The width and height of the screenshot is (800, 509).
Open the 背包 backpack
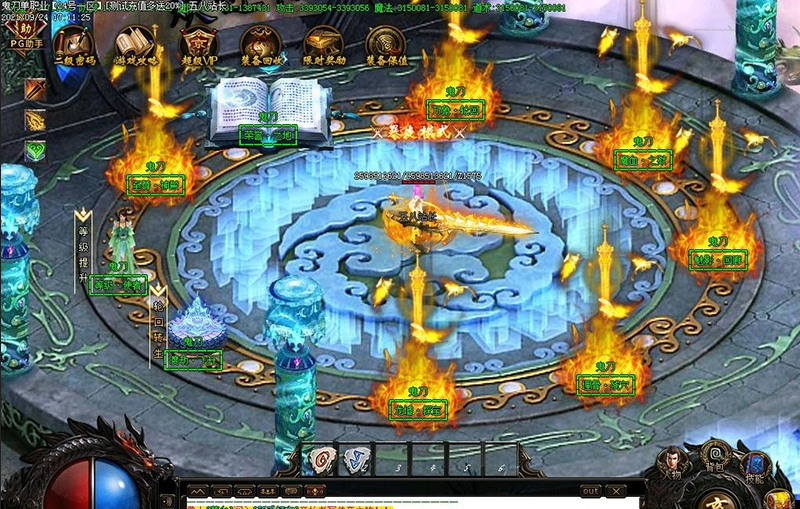(715, 456)
